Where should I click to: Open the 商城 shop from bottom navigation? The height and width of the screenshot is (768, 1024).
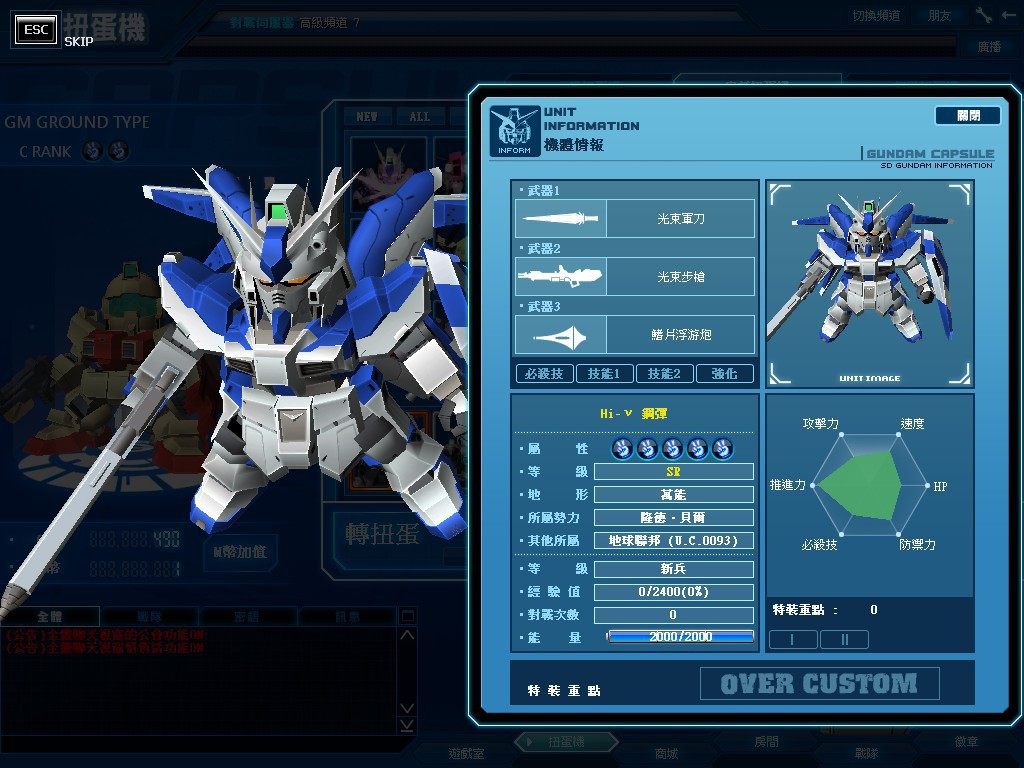click(x=665, y=753)
